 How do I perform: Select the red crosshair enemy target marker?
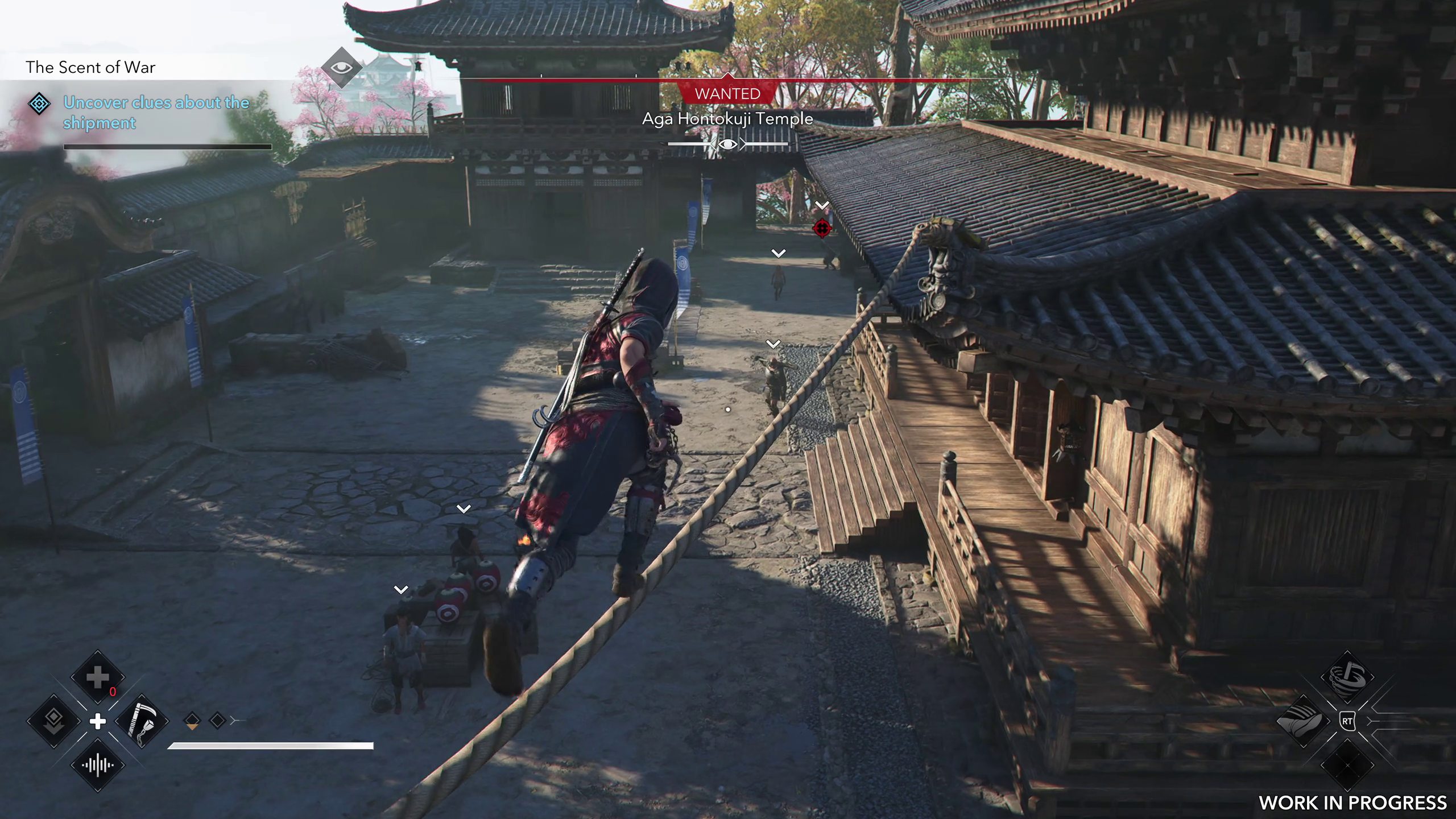[x=822, y=229]
